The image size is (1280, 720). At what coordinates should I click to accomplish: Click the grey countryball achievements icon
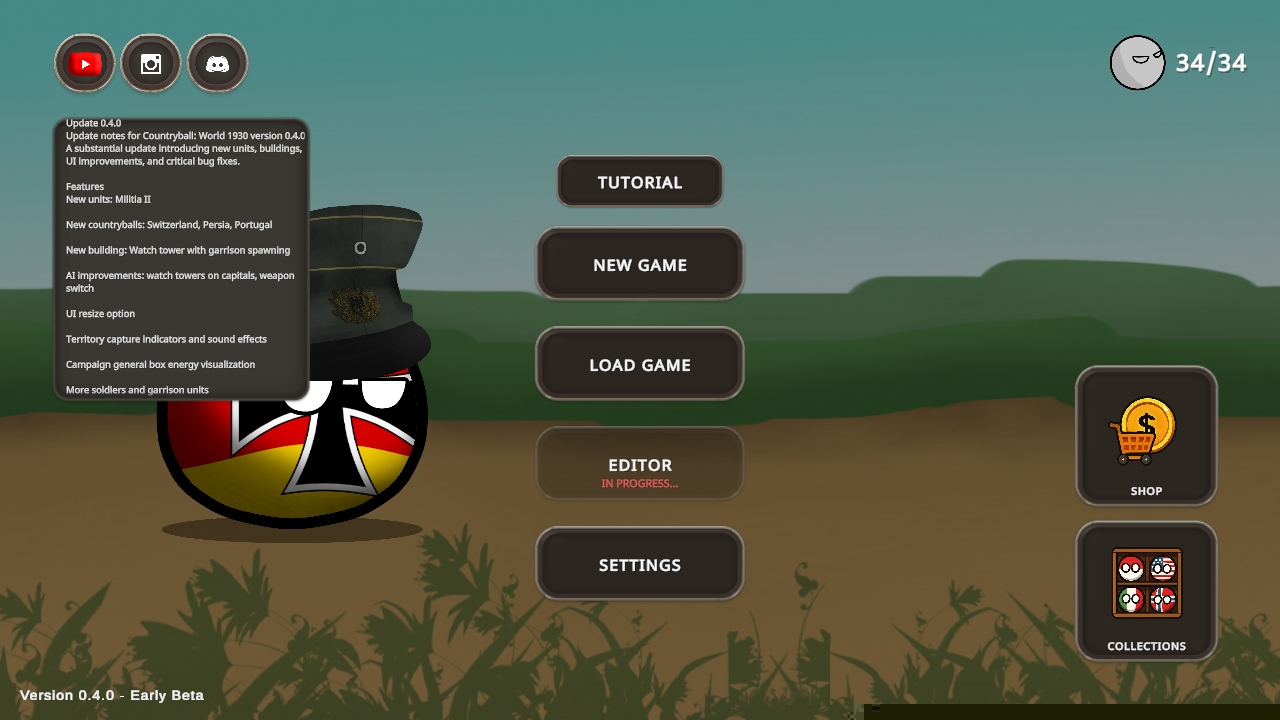1138,63
